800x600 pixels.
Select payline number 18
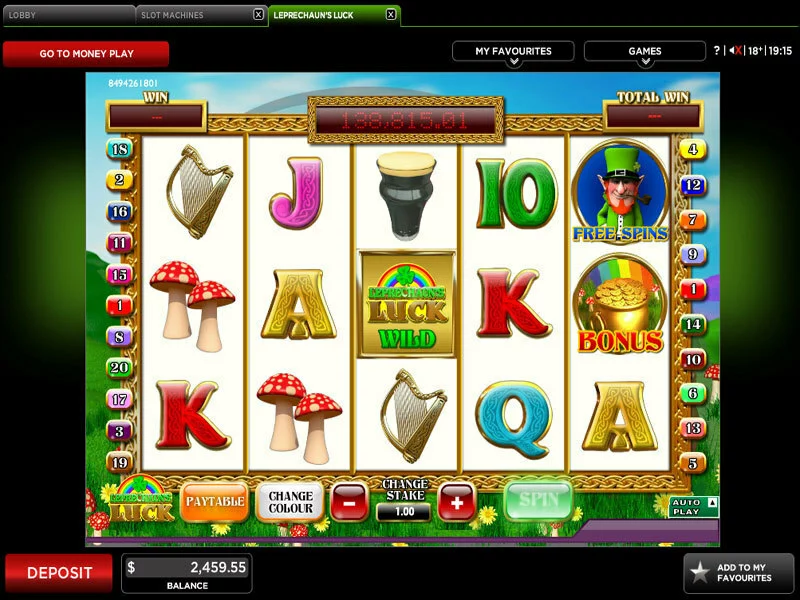(x=120, y=150)
